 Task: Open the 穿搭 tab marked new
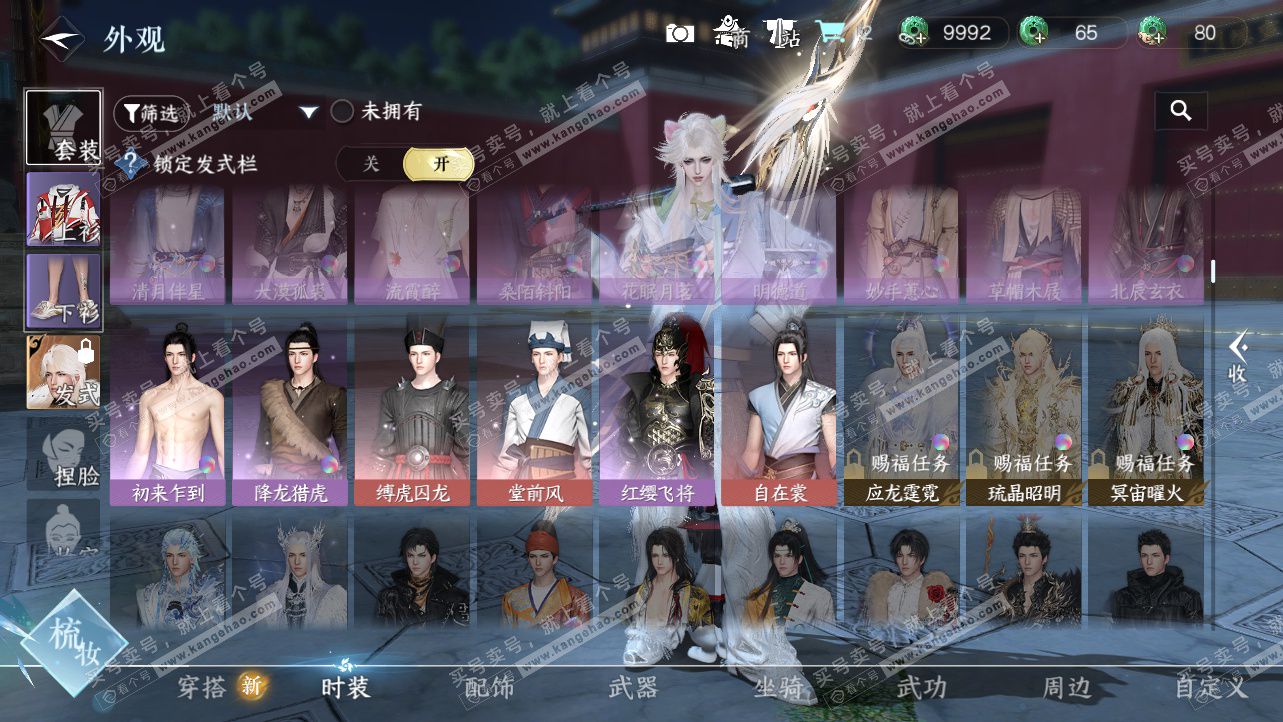205,687
